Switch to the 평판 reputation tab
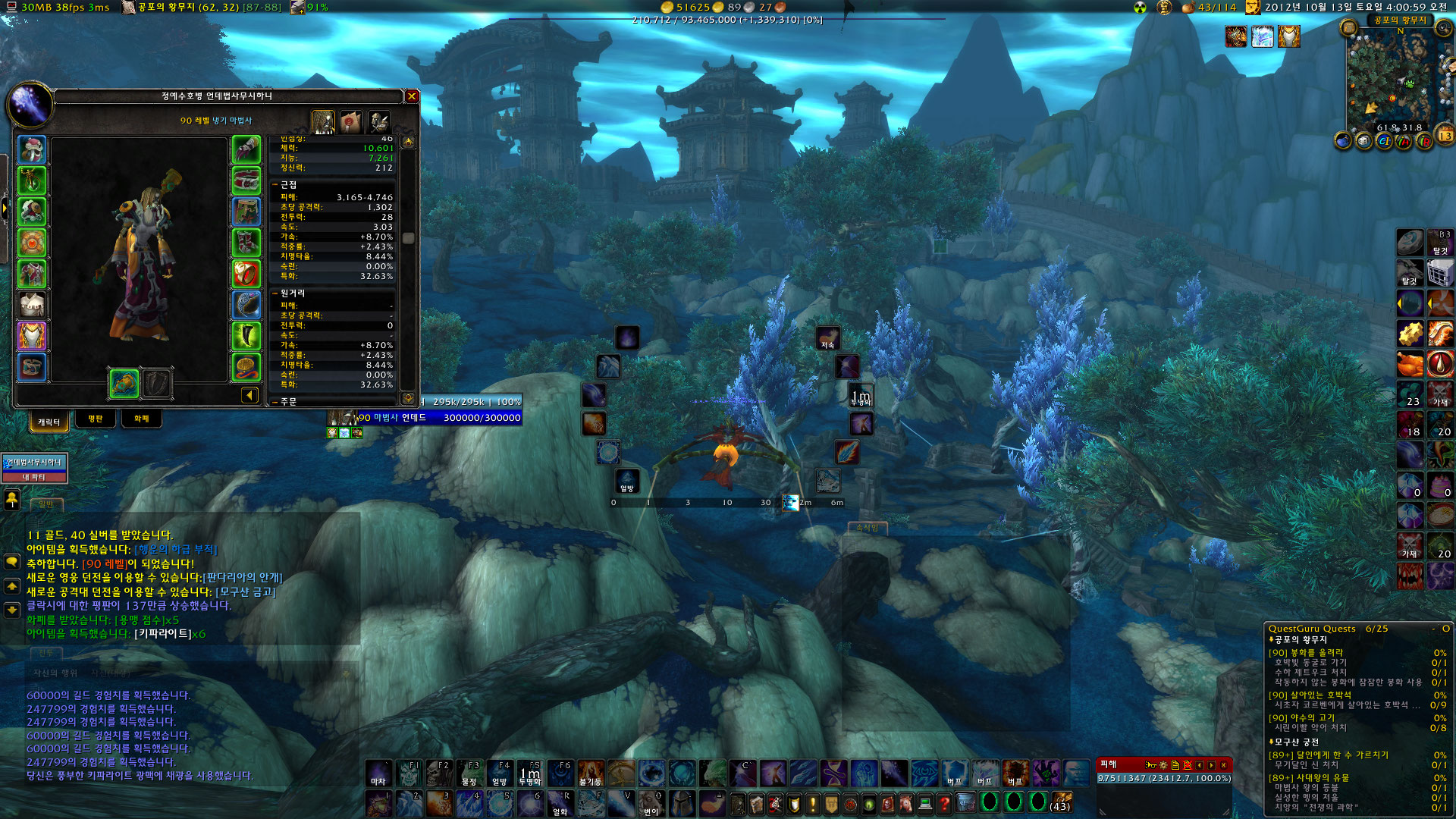Viewport: 1456px width, 819px height. (x=95, y=419)
